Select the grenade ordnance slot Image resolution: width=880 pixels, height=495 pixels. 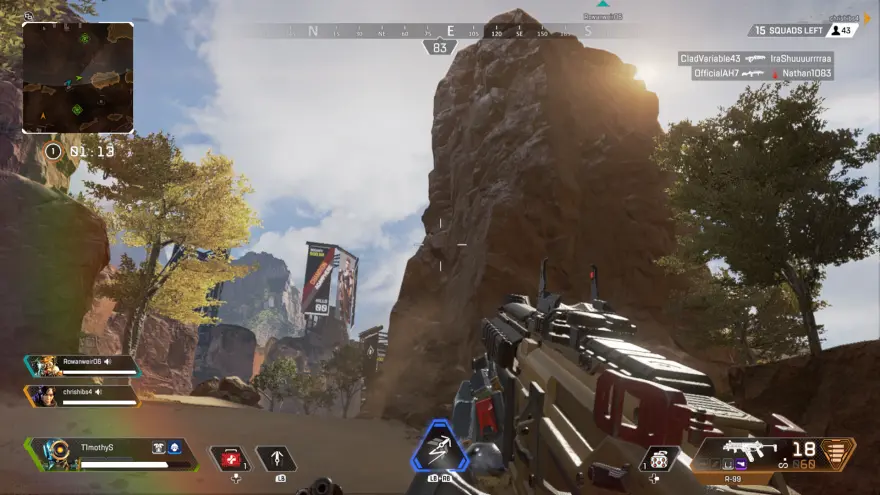pos(659,459)
